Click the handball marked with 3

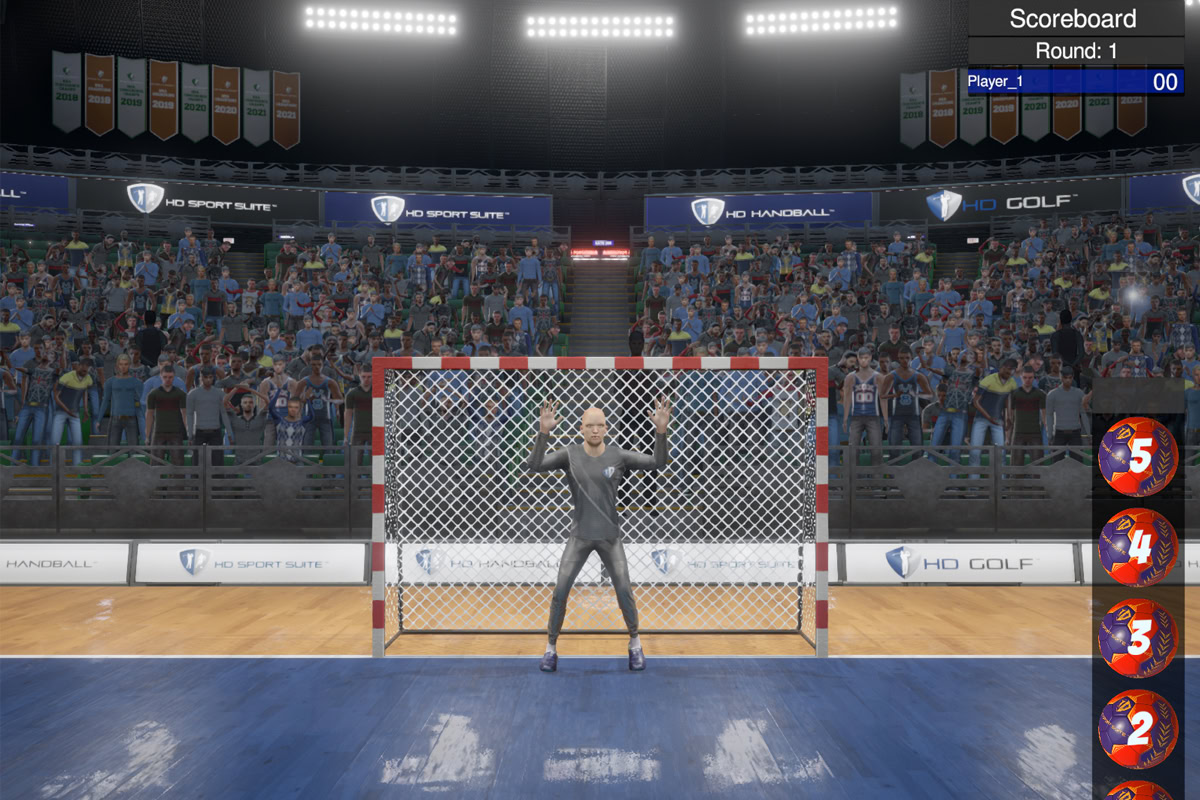(x=1138, y=638)
